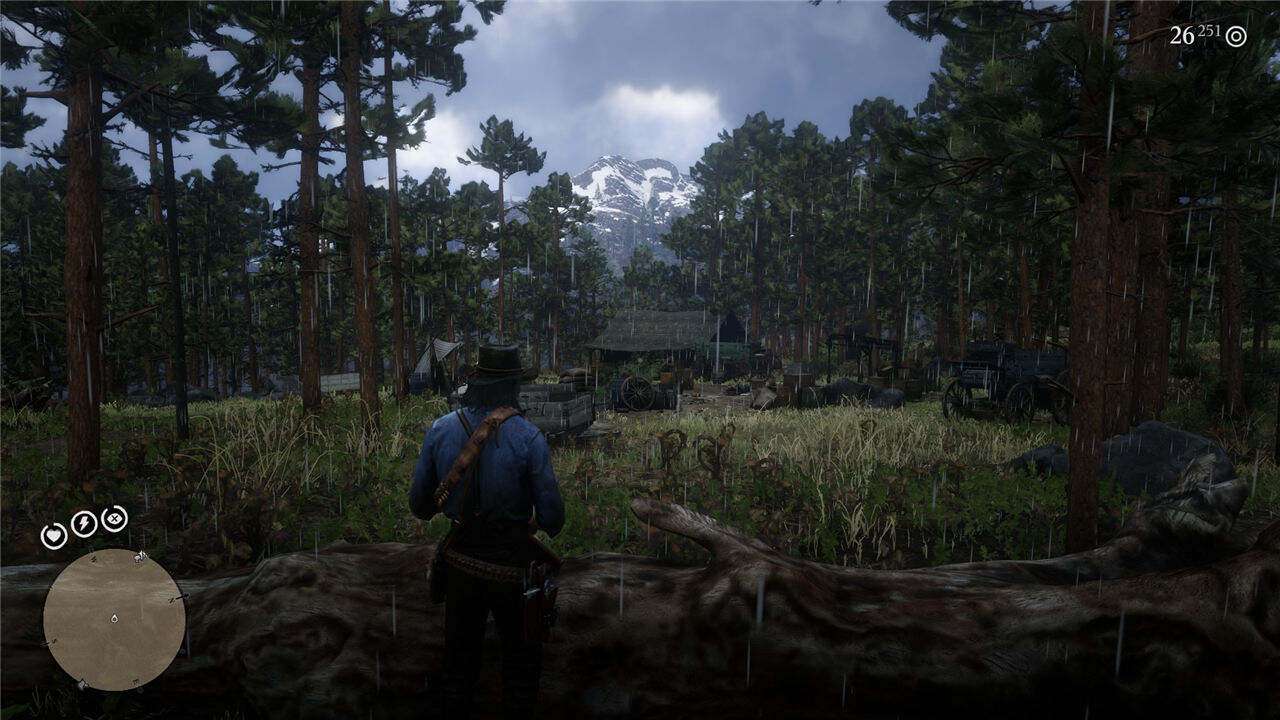Click the circular minimap radar
1280x720 pixels.
114,619
